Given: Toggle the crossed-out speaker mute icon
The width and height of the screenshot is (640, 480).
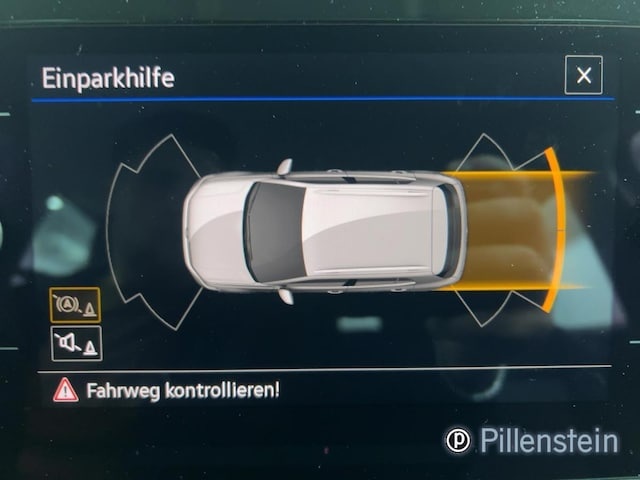Looking at the screenshot, I should 75,343.
